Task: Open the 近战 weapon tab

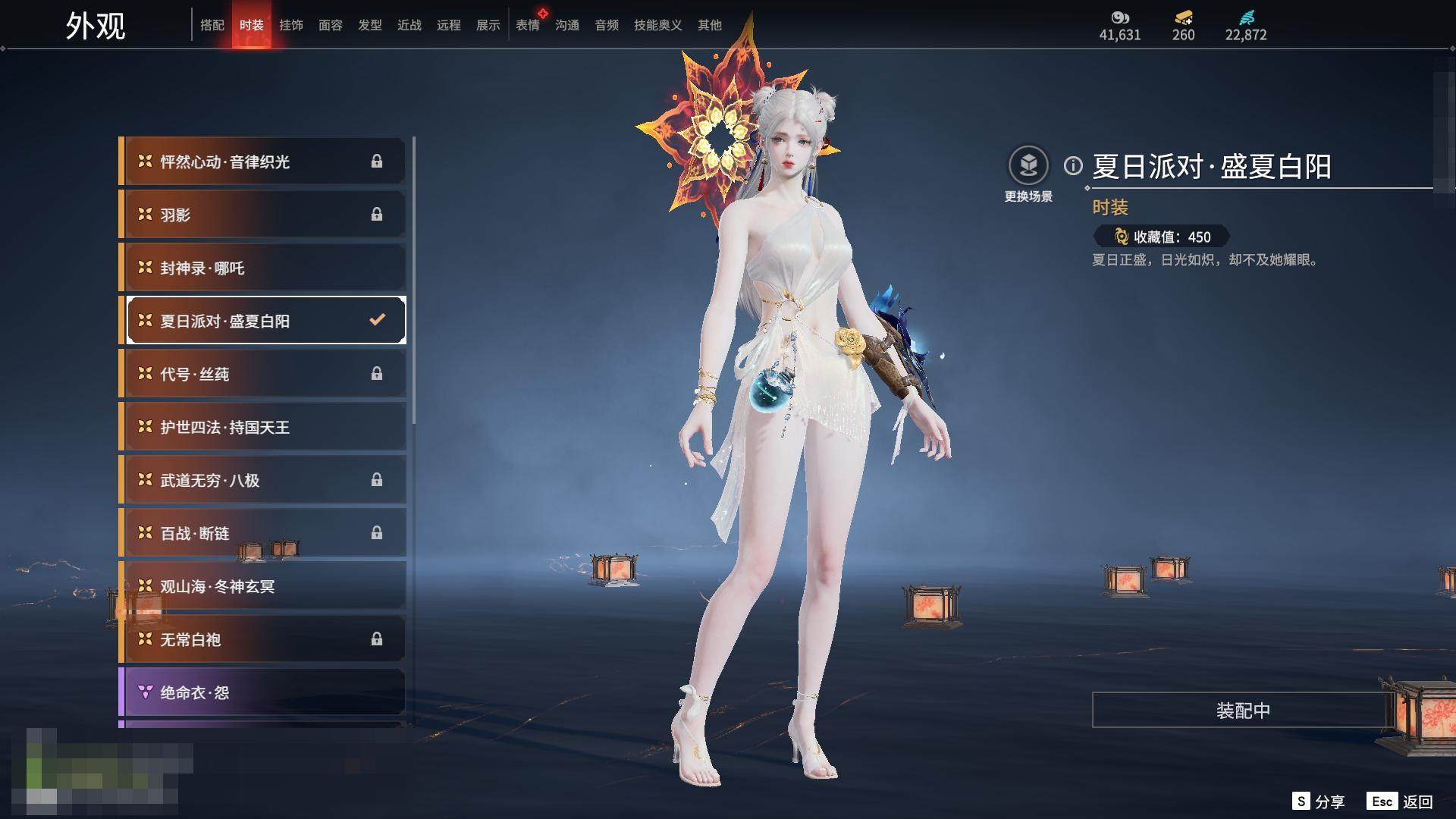Action: (409, 25)
